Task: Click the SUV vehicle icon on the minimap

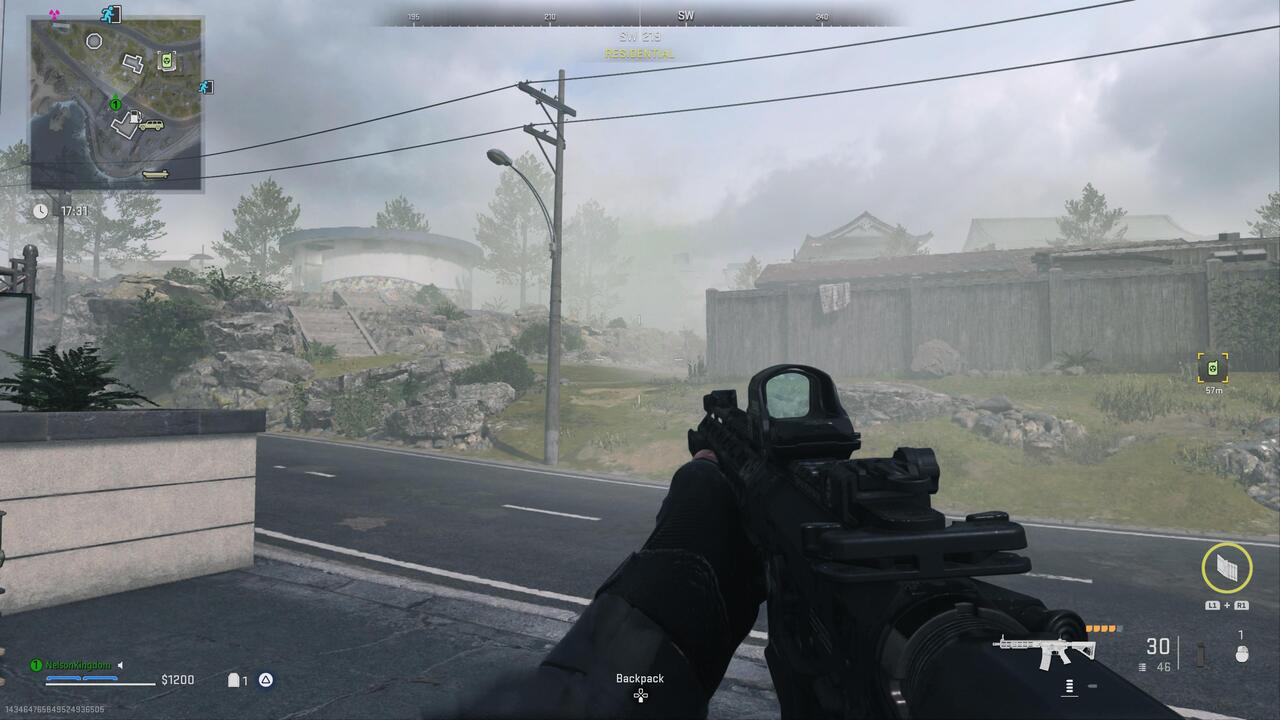Action: (x=152, y=125)
